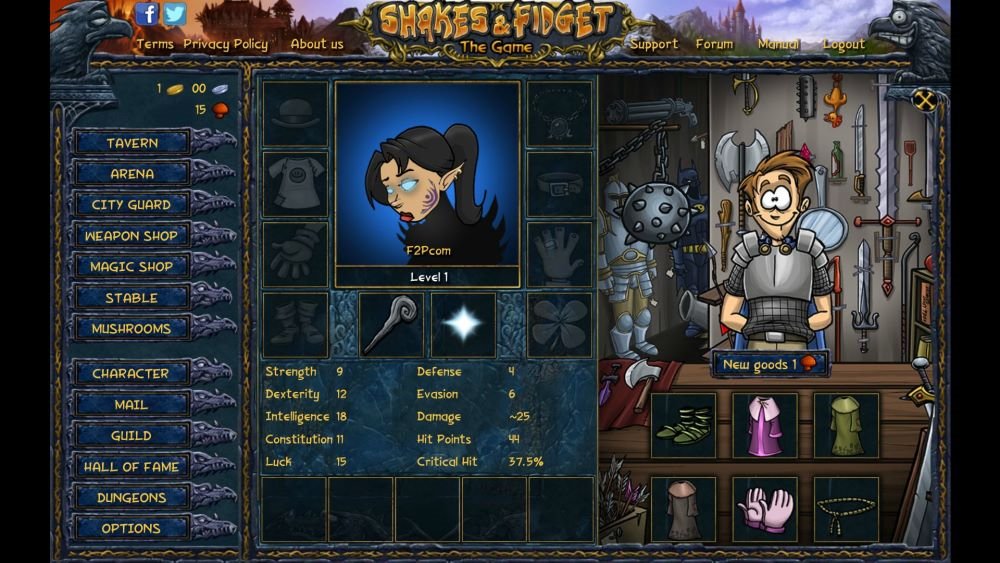1000x563 pixels.
Task: Visit the Stable
Action: pos(132,298)
